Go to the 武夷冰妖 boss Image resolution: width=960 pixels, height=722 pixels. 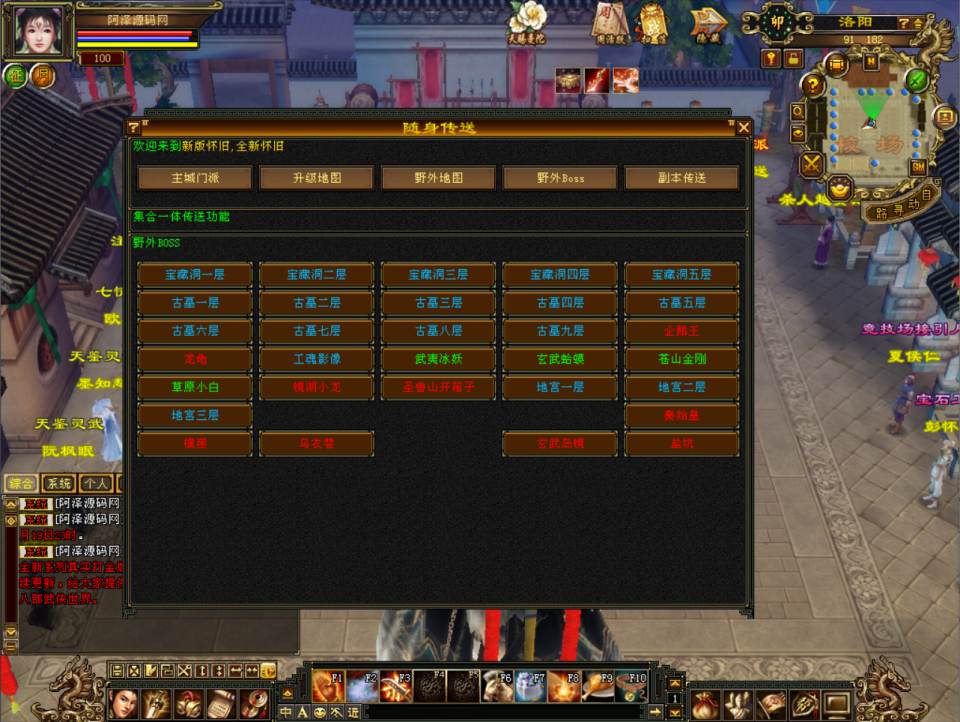[438, 358]
